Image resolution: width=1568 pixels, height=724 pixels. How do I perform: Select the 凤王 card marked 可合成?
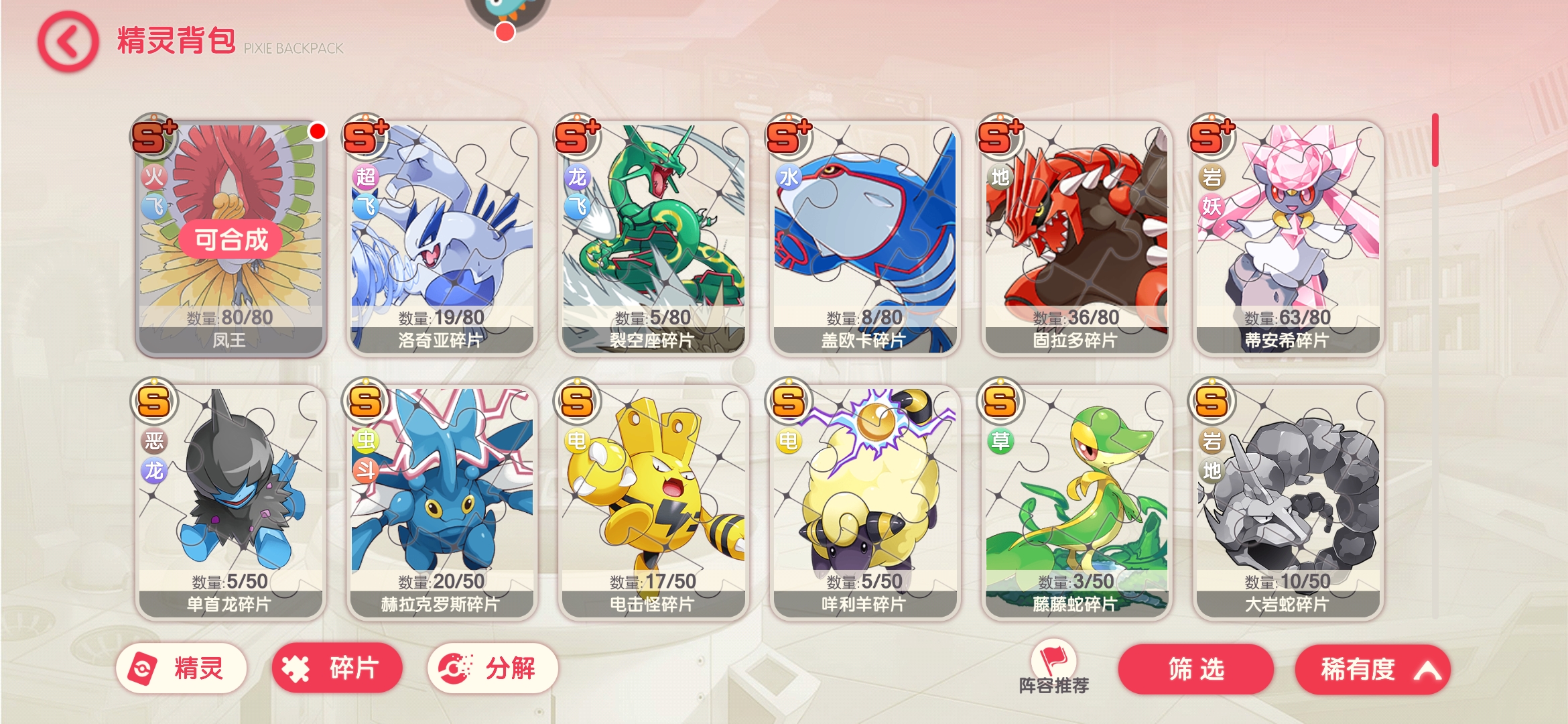(x=231, y=238)
